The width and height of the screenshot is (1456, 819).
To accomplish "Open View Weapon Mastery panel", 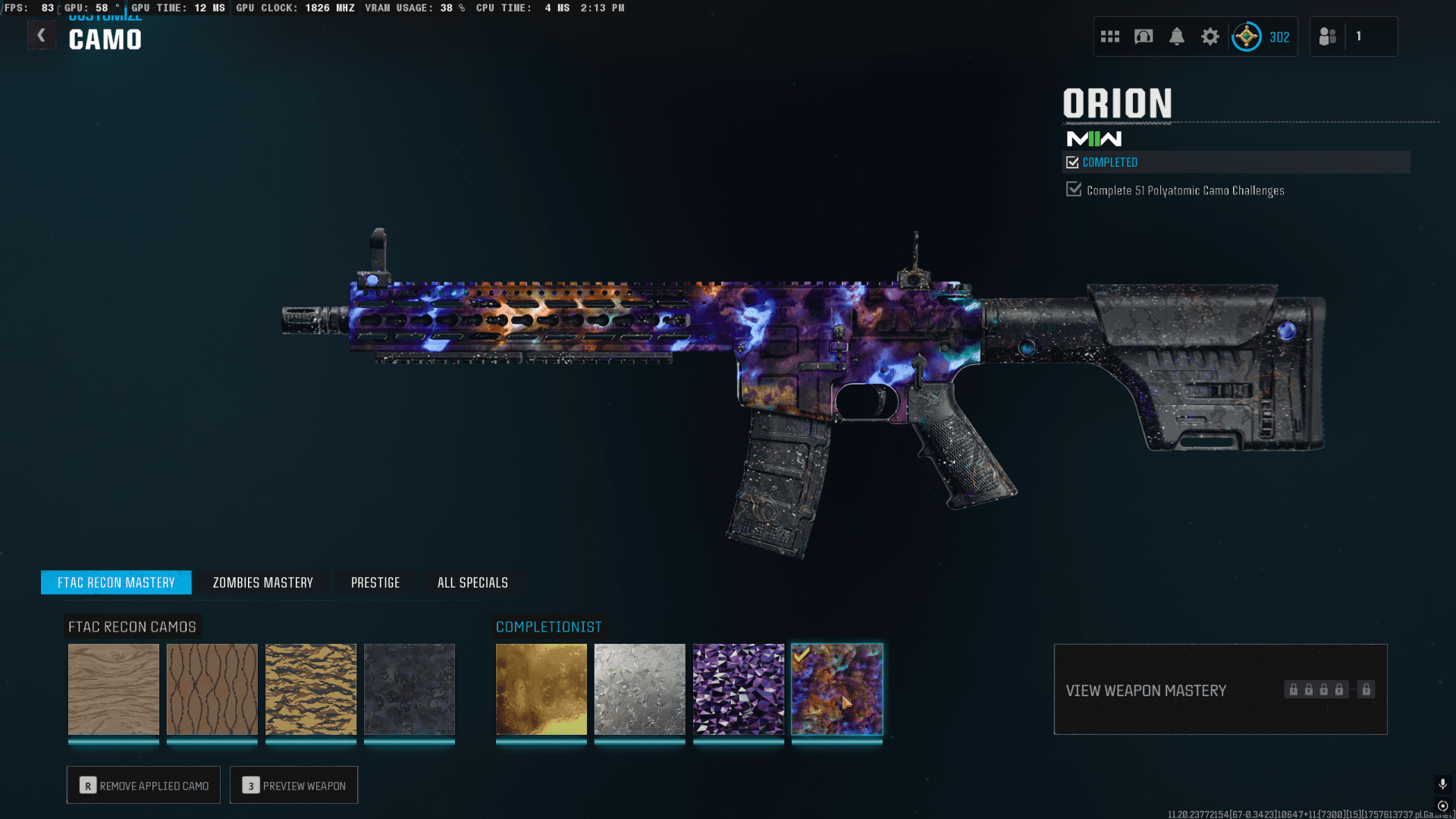I will pos(1220,689).
